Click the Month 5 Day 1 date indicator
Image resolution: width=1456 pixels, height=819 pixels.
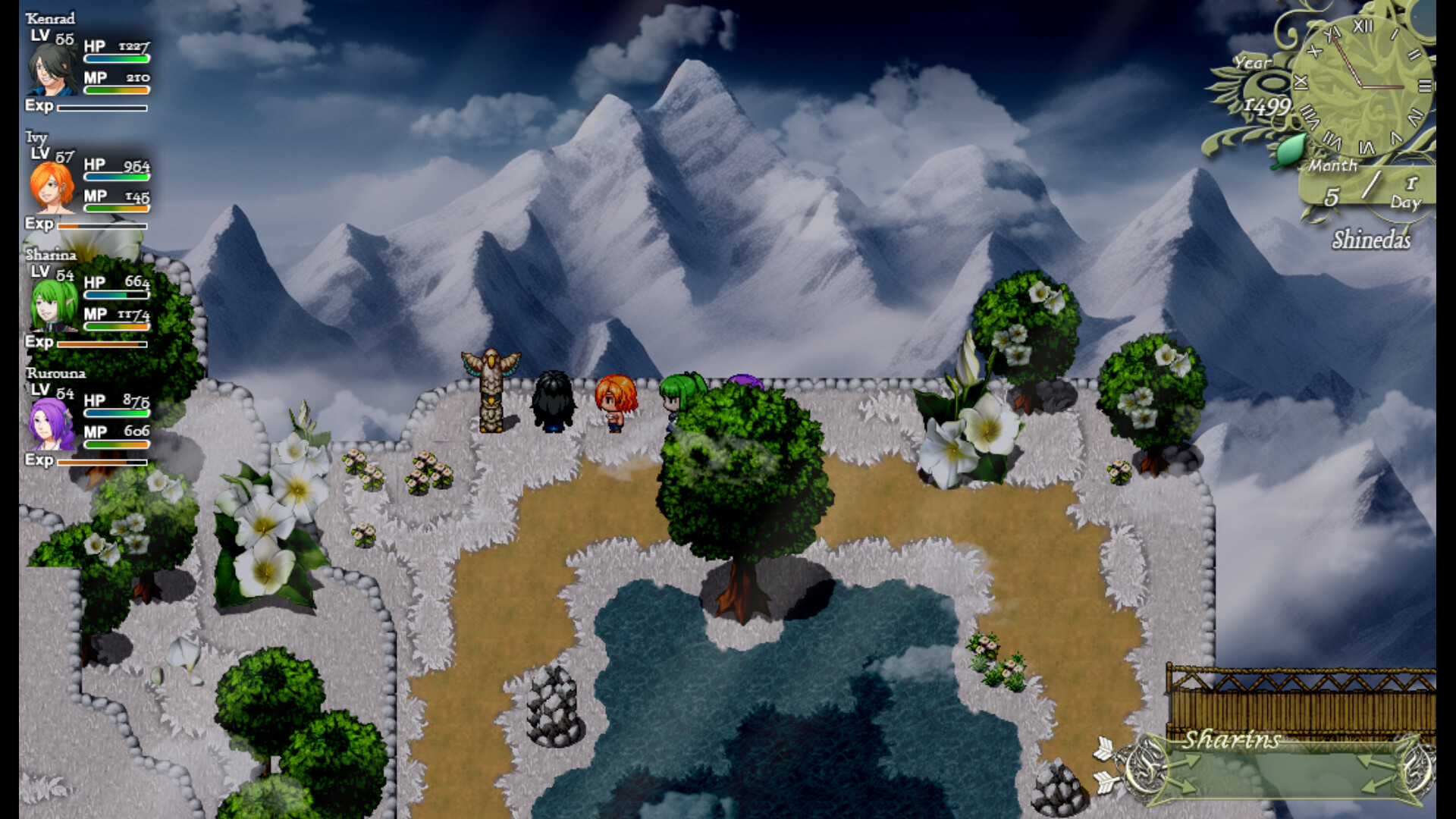point(1365,185)
